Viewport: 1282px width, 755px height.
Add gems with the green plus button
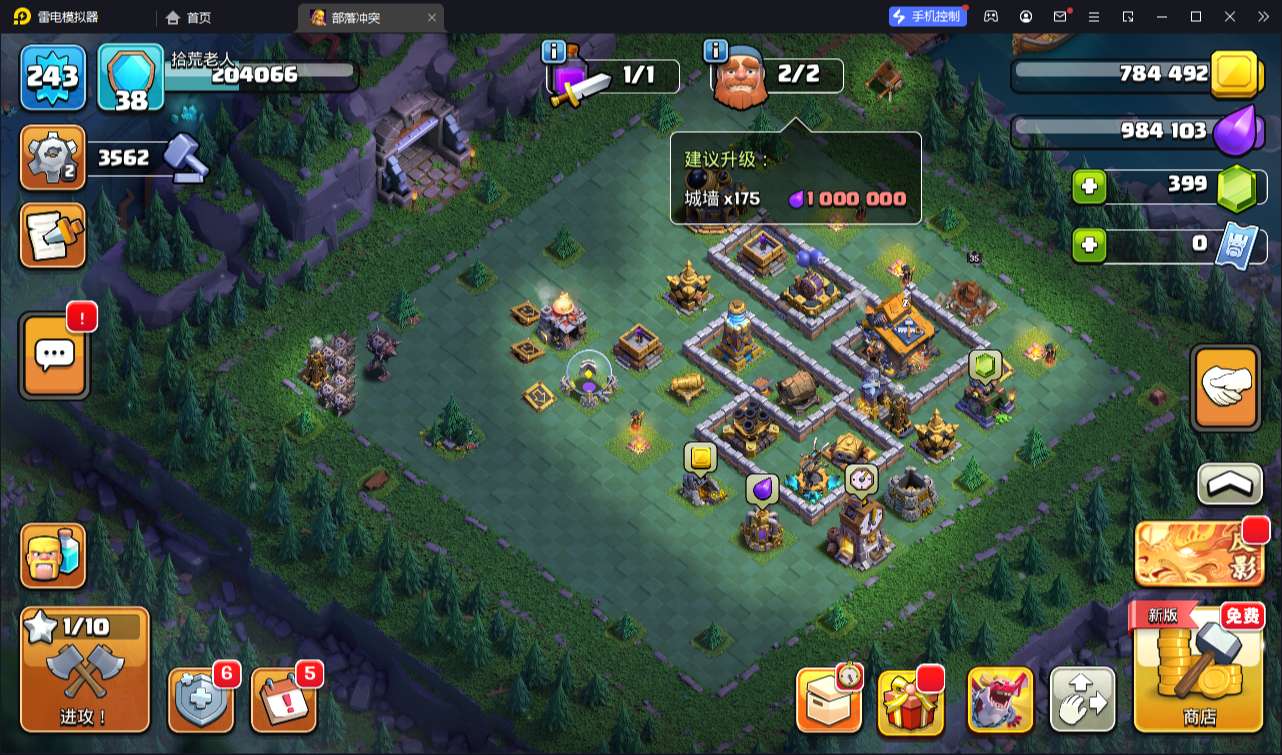tap(1089, 186)
